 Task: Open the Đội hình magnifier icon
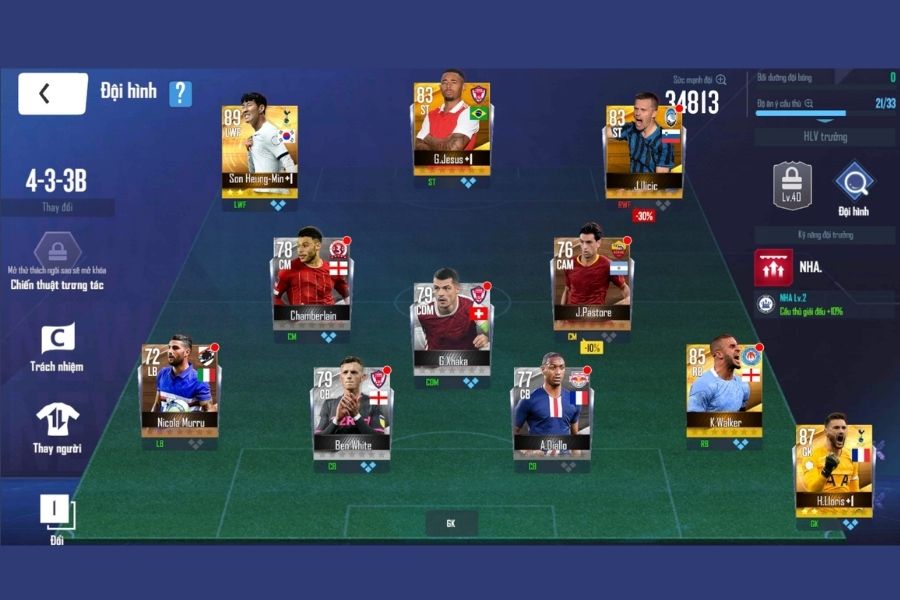854,184
